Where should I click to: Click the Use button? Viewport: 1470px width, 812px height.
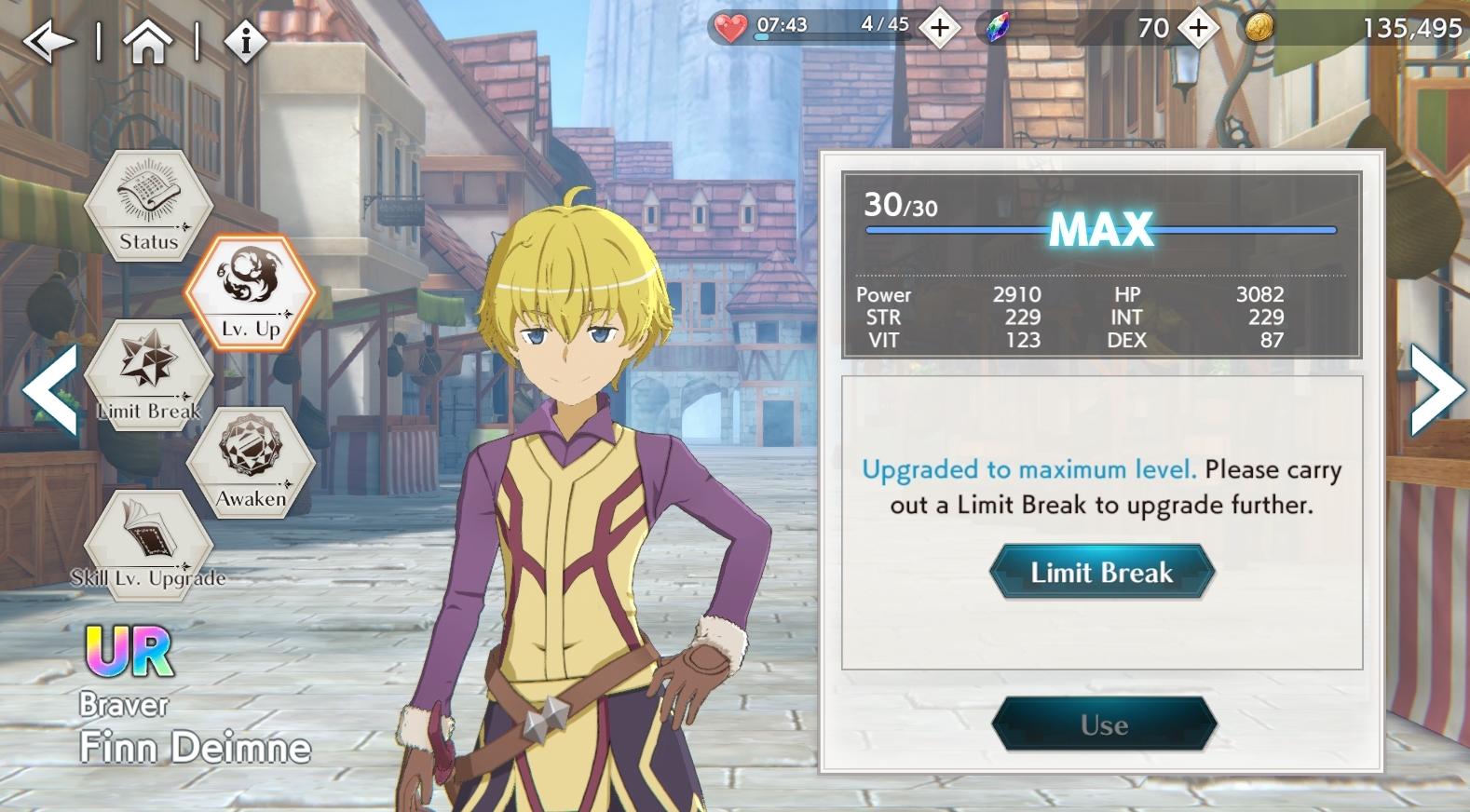1104,724
